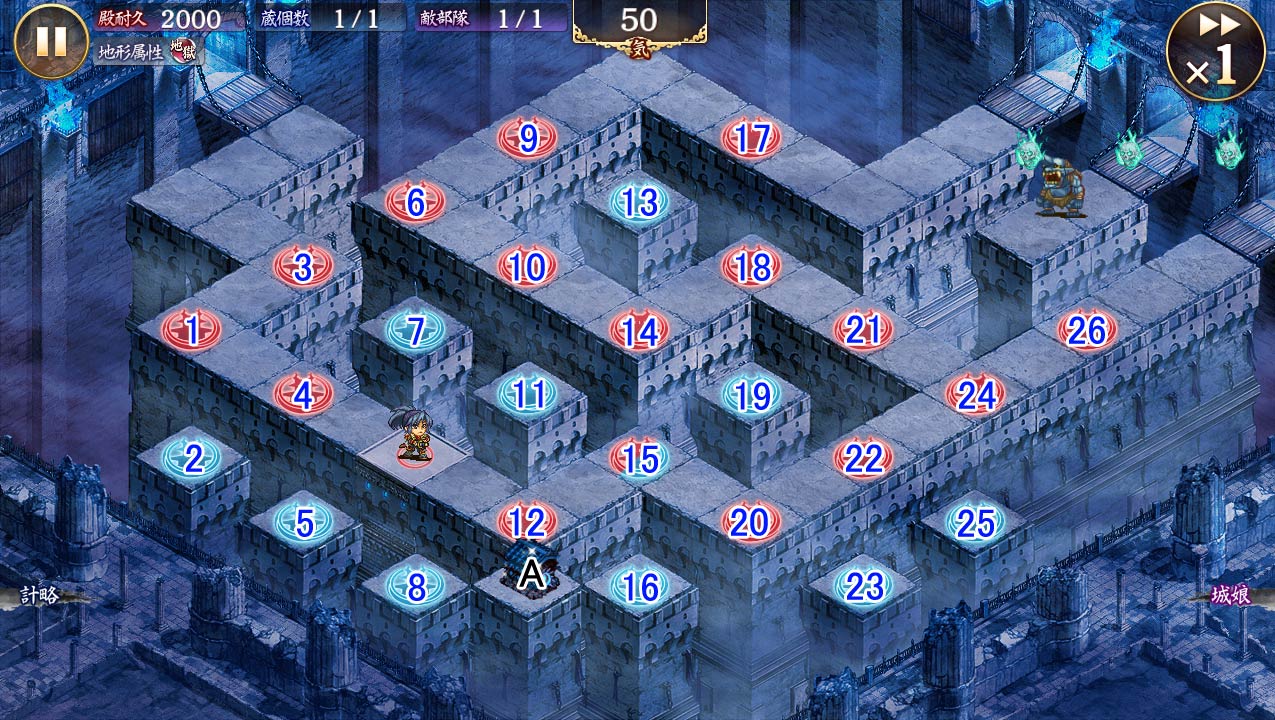This screenshot has width=1275, height=720.
Task: Select red placement tile 1
Action: pos(191,328)
